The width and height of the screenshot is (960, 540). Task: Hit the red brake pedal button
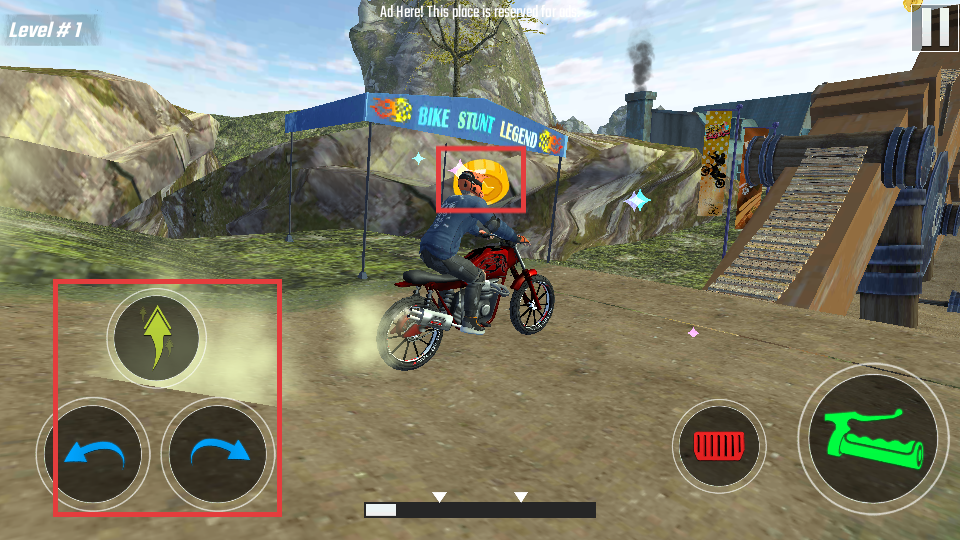coord(719,446)
